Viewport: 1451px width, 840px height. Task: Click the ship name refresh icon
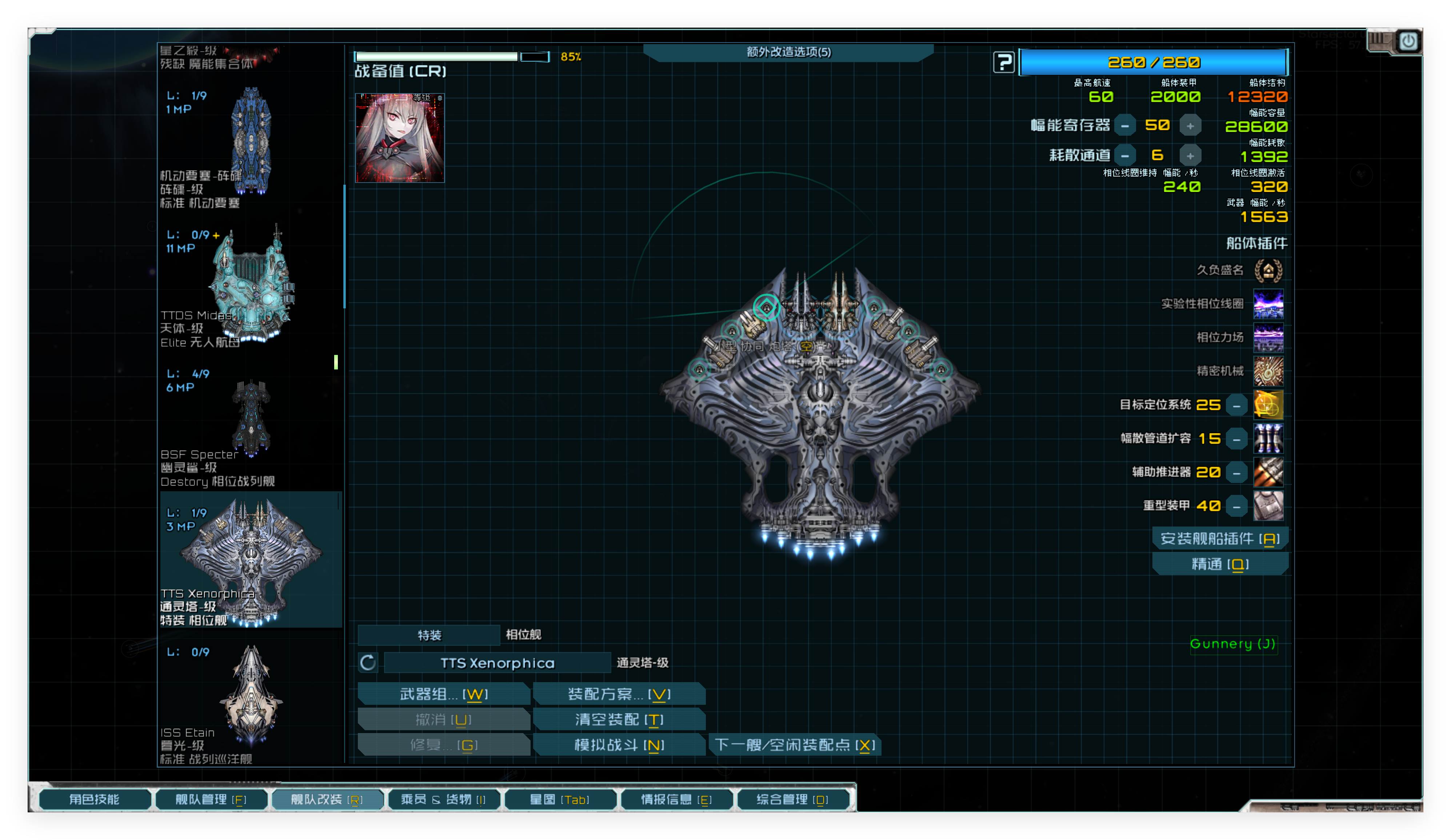click(367, 663)
